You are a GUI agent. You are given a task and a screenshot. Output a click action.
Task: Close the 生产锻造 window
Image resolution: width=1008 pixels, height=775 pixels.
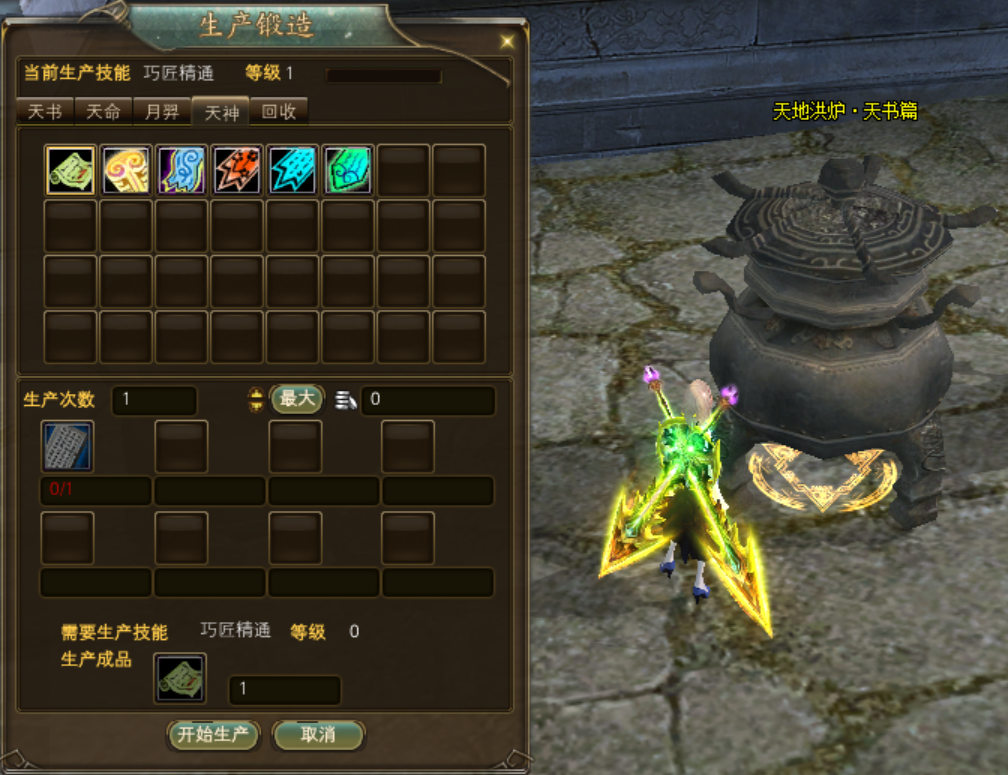(x=507, y=41)
